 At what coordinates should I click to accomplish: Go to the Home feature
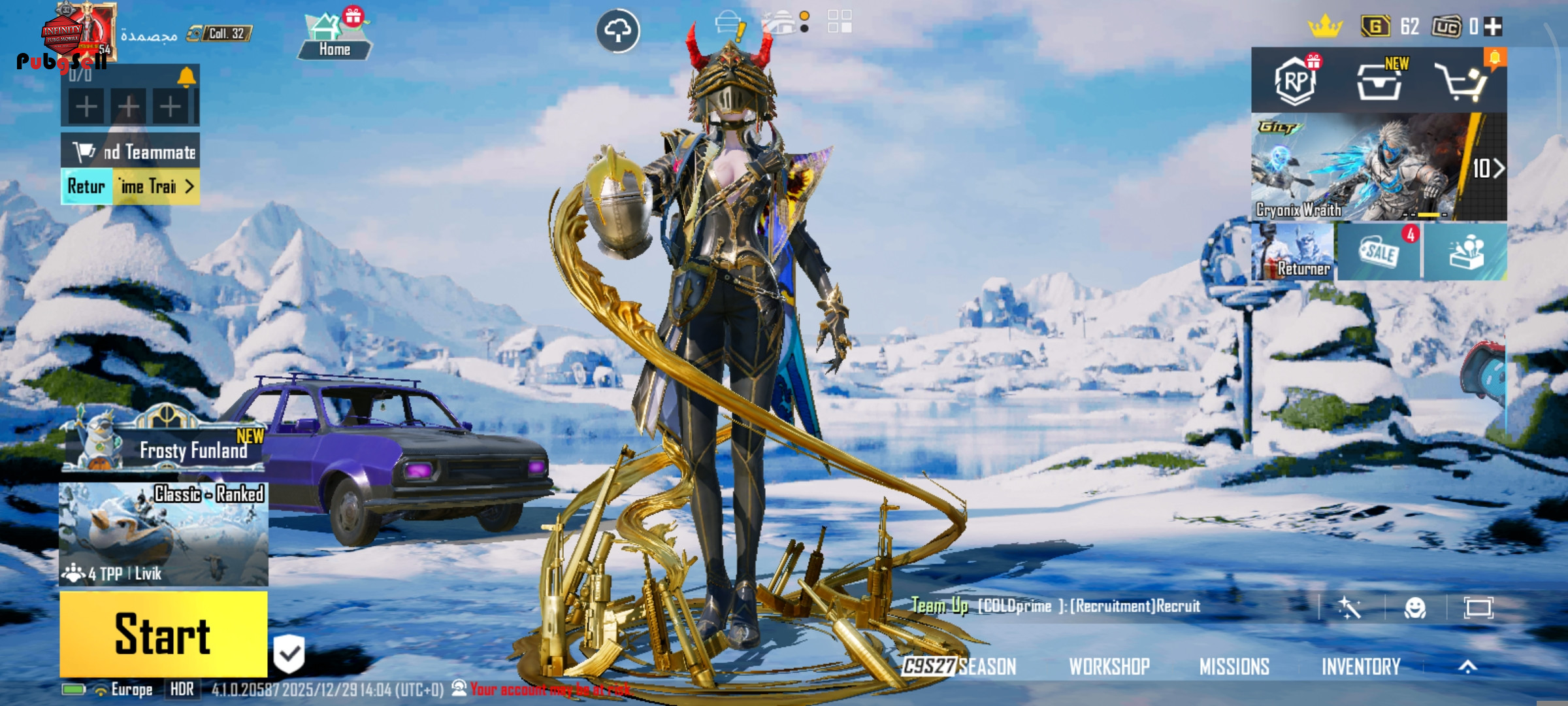pos(334,36)
